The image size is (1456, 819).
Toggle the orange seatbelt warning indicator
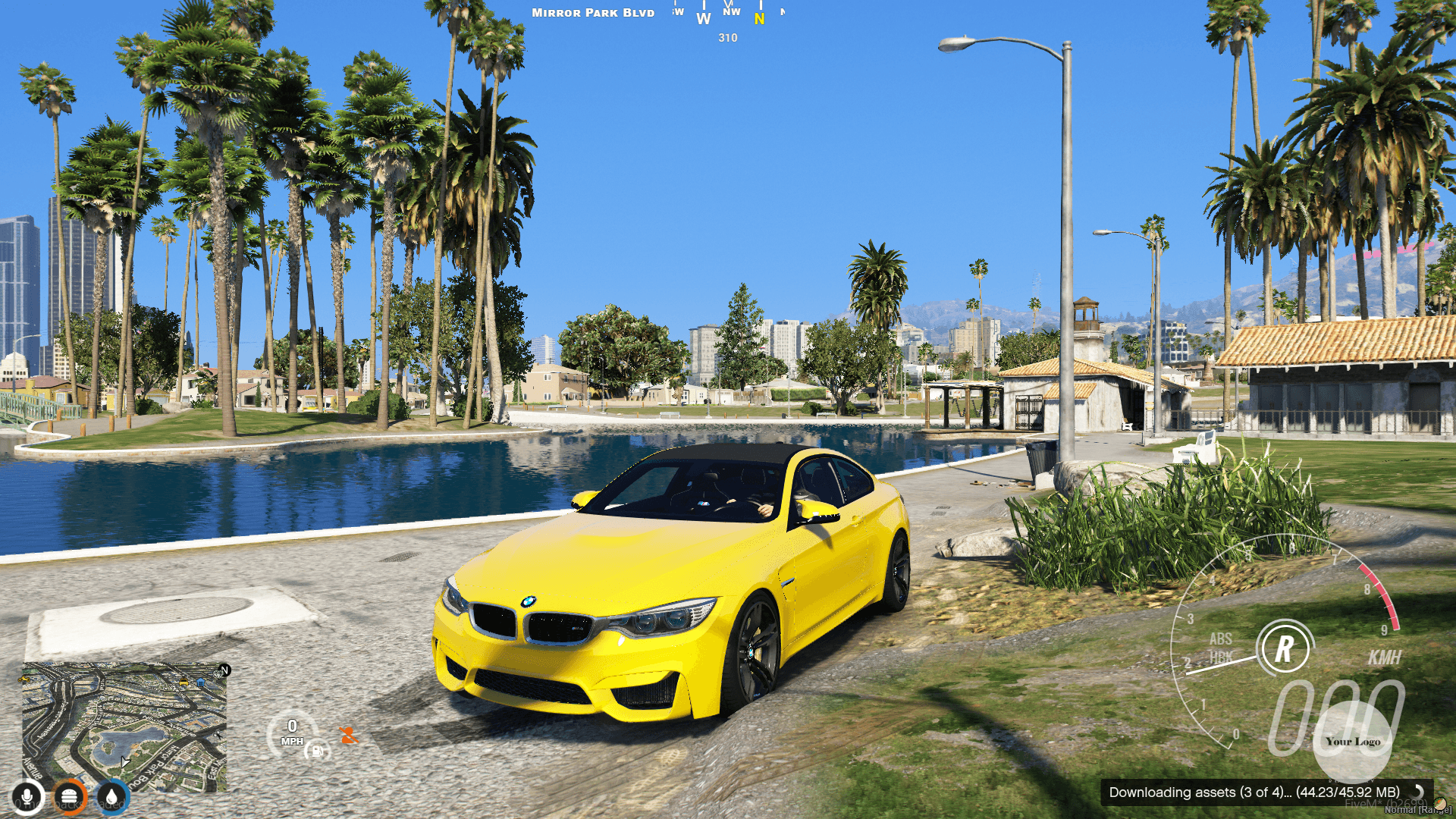(349, 735)
